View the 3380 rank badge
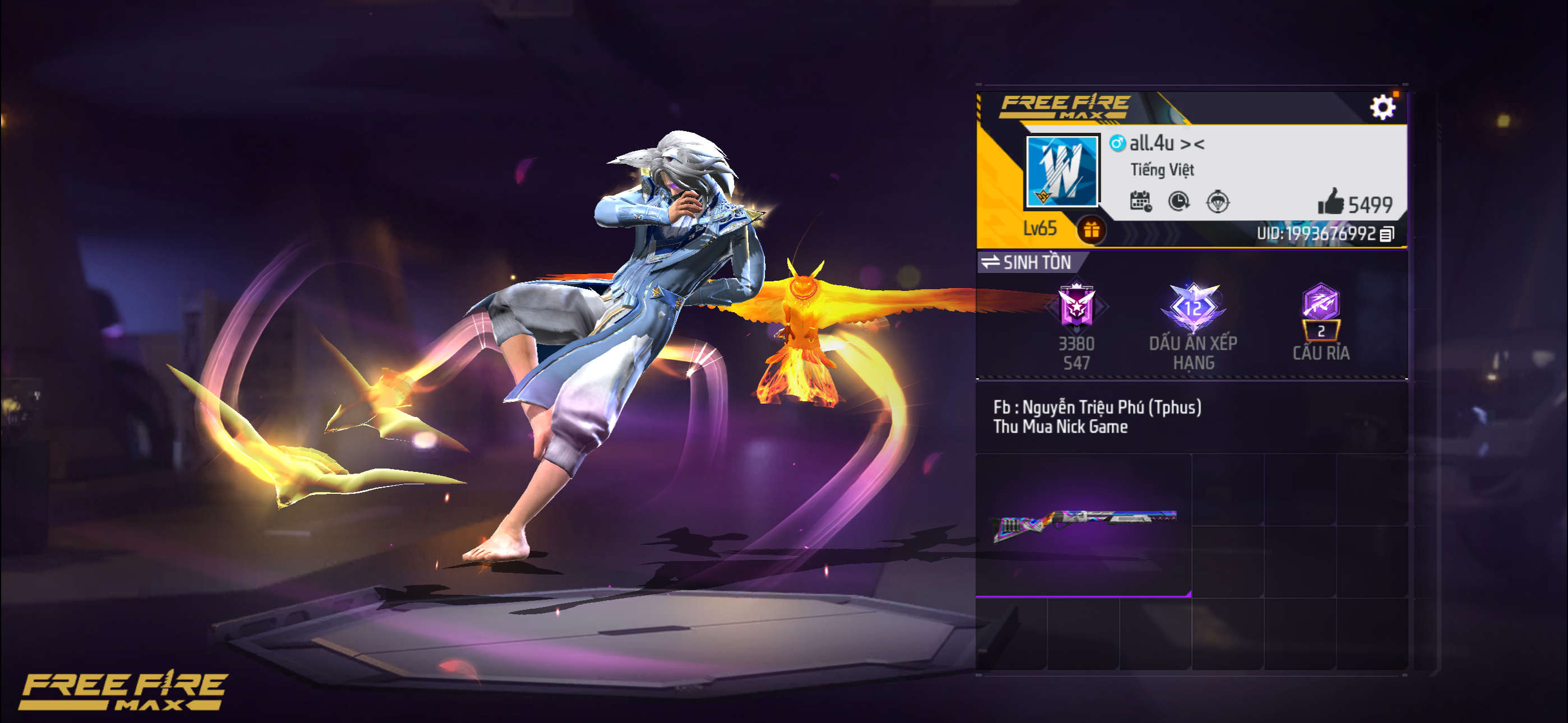Image resolution: width=1568 pixels, height=723 pixels. tap(1076, 306)
